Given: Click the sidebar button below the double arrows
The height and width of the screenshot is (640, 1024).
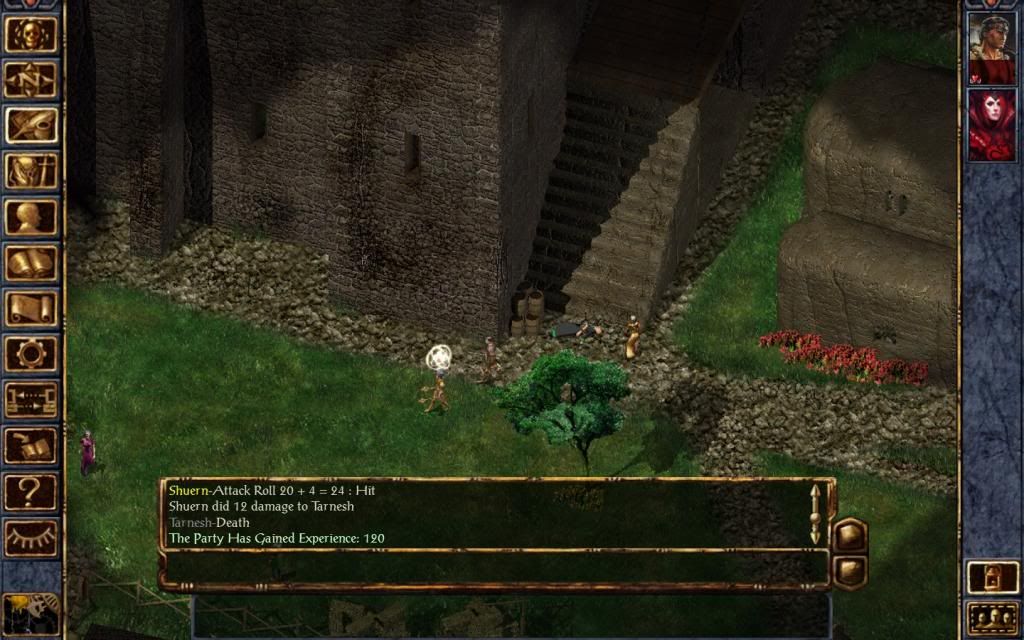Looking at the screenshot, I should click(31, 446).
